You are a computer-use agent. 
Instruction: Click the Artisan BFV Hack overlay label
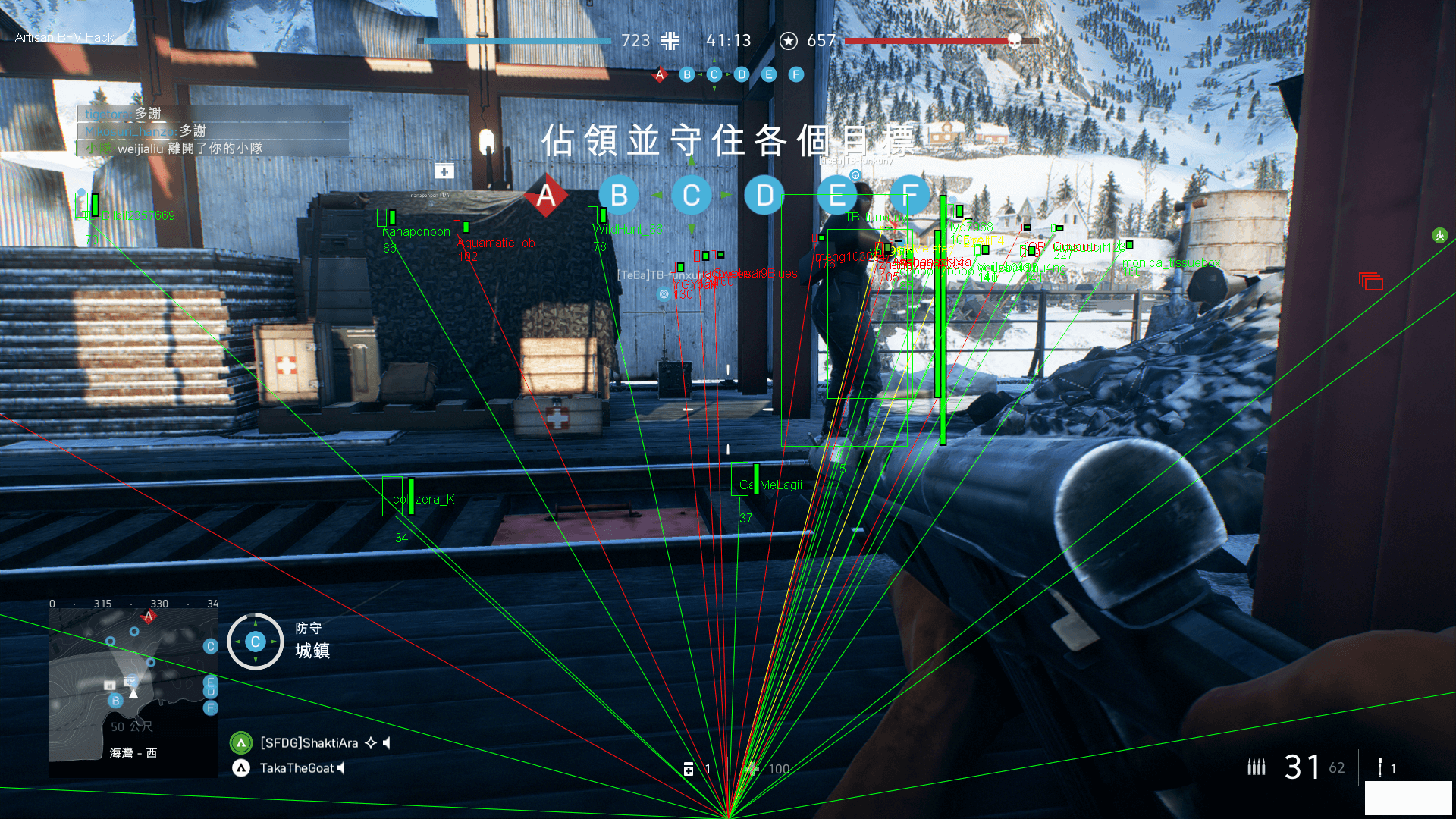[64, 37]
